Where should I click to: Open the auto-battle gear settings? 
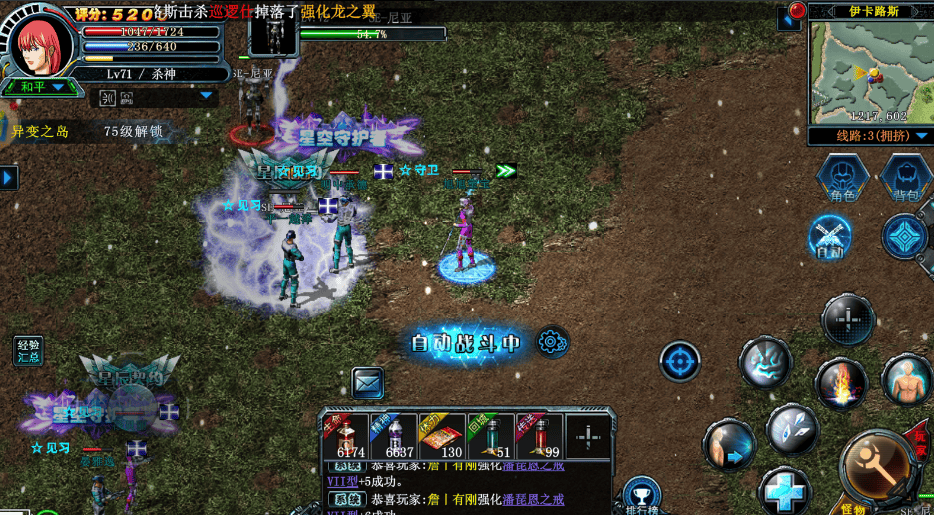click(x=551, y=342)
